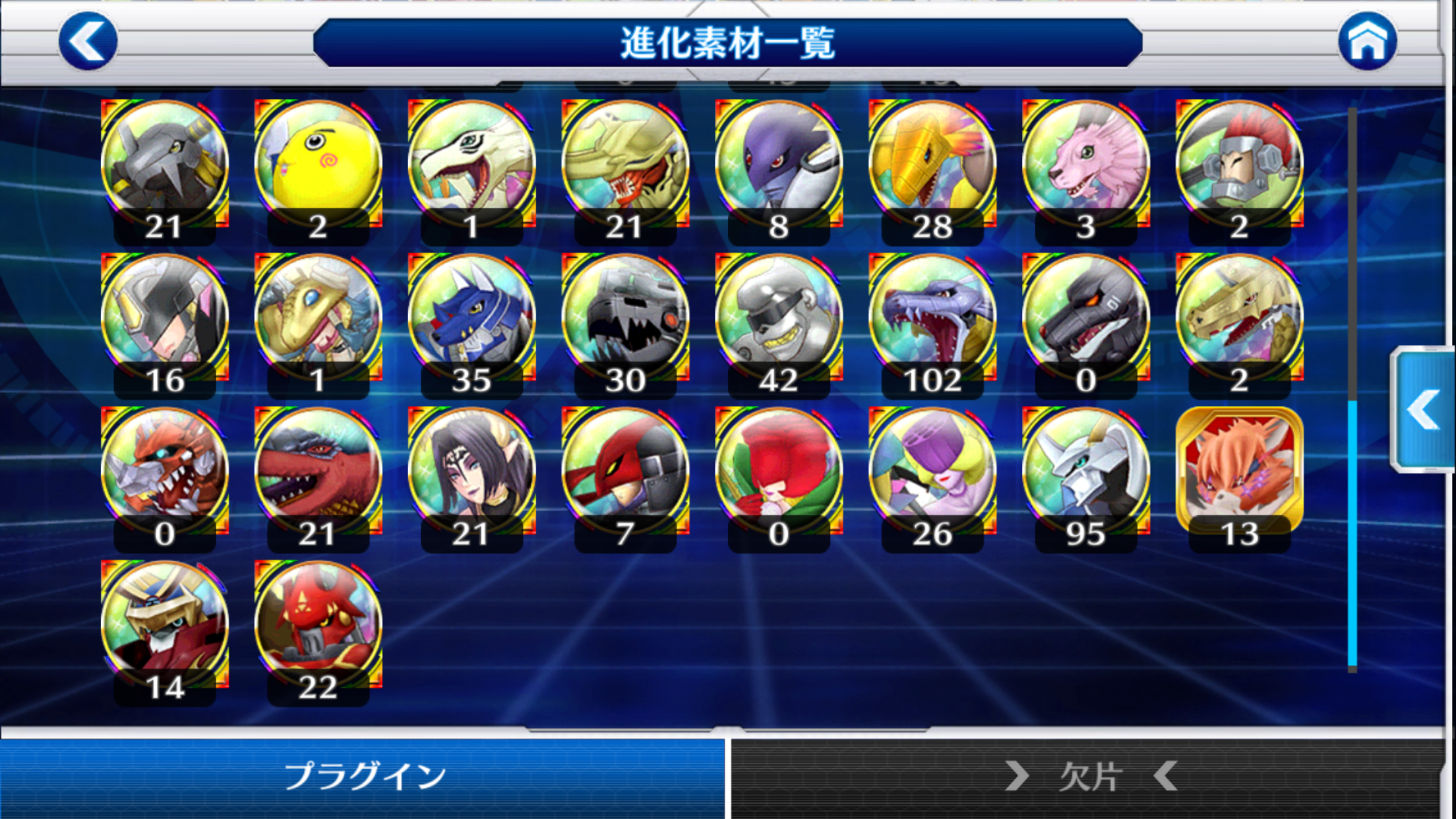Go back with the blue arrow button
Viewport: 1456px width, 819px height.
[x=88, y=41]
